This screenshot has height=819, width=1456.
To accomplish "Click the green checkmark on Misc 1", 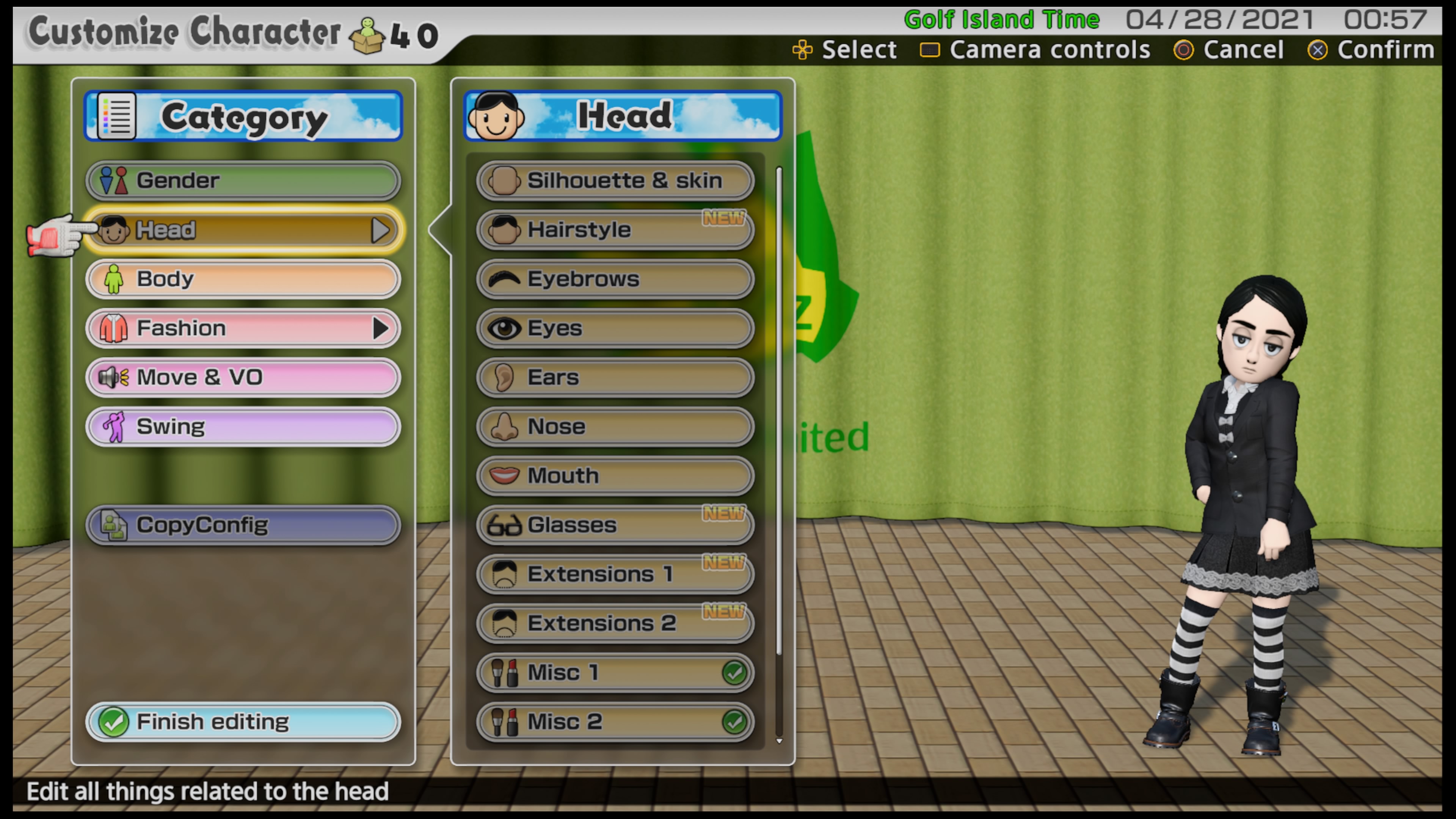I will [735, 673].
